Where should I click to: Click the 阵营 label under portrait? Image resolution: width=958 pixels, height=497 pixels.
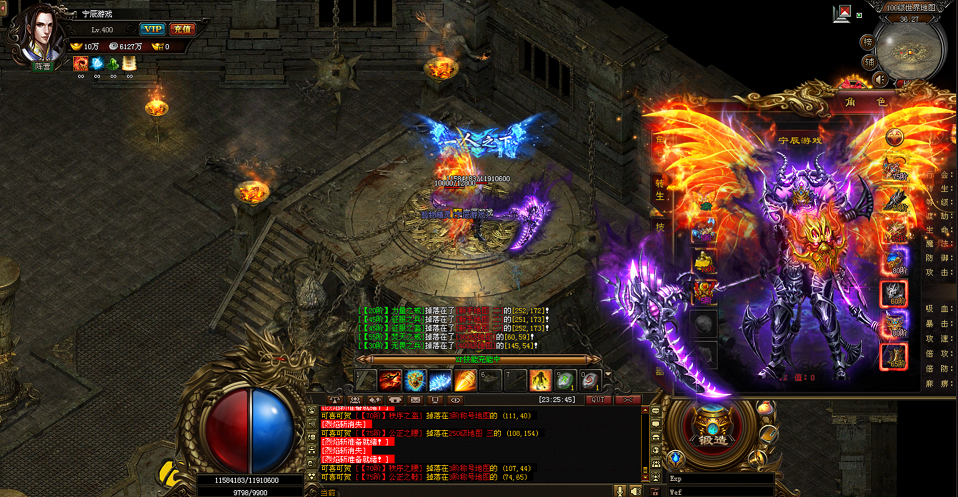(43, 66)
